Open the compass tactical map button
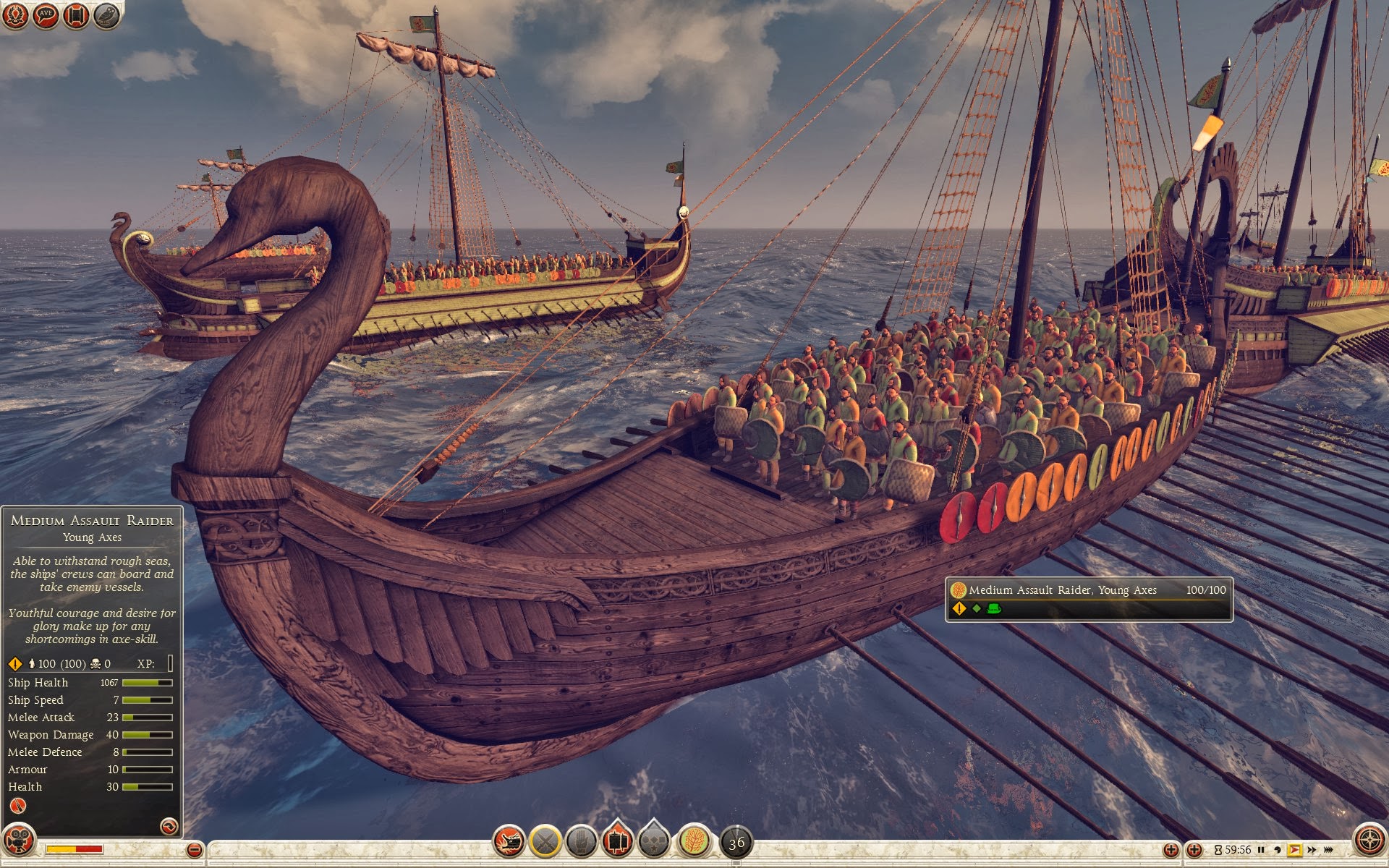 coord(1369,841)
